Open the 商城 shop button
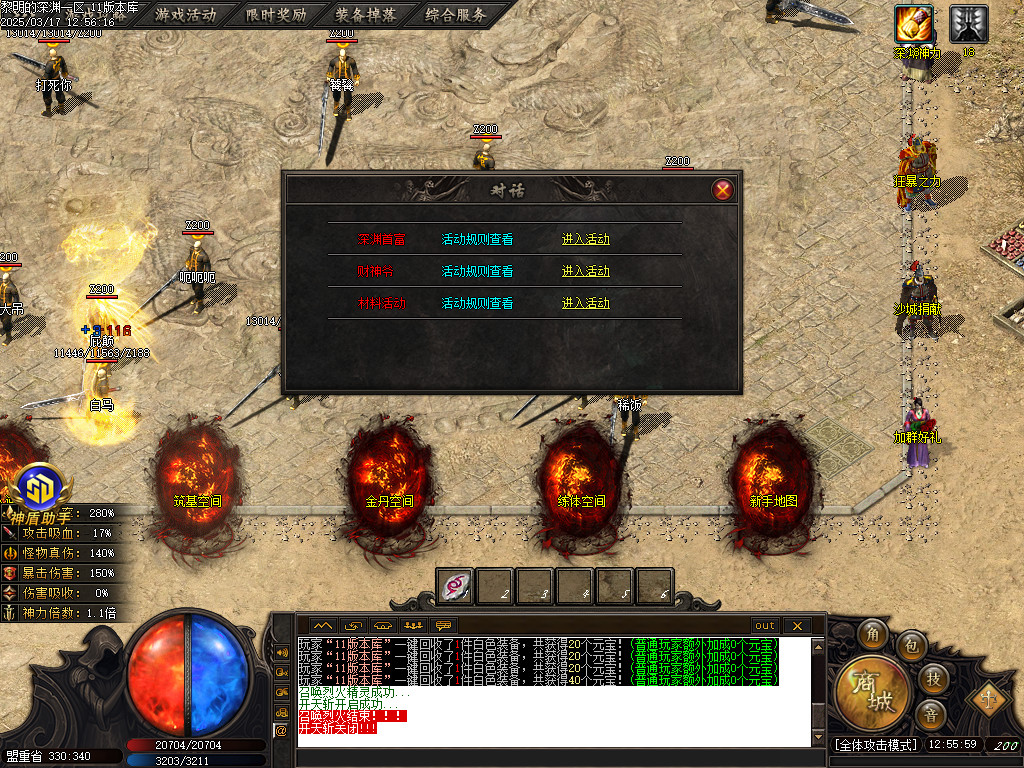This screenshot has width=1024, height=768. pyautogui.click(x=873, y=694)
